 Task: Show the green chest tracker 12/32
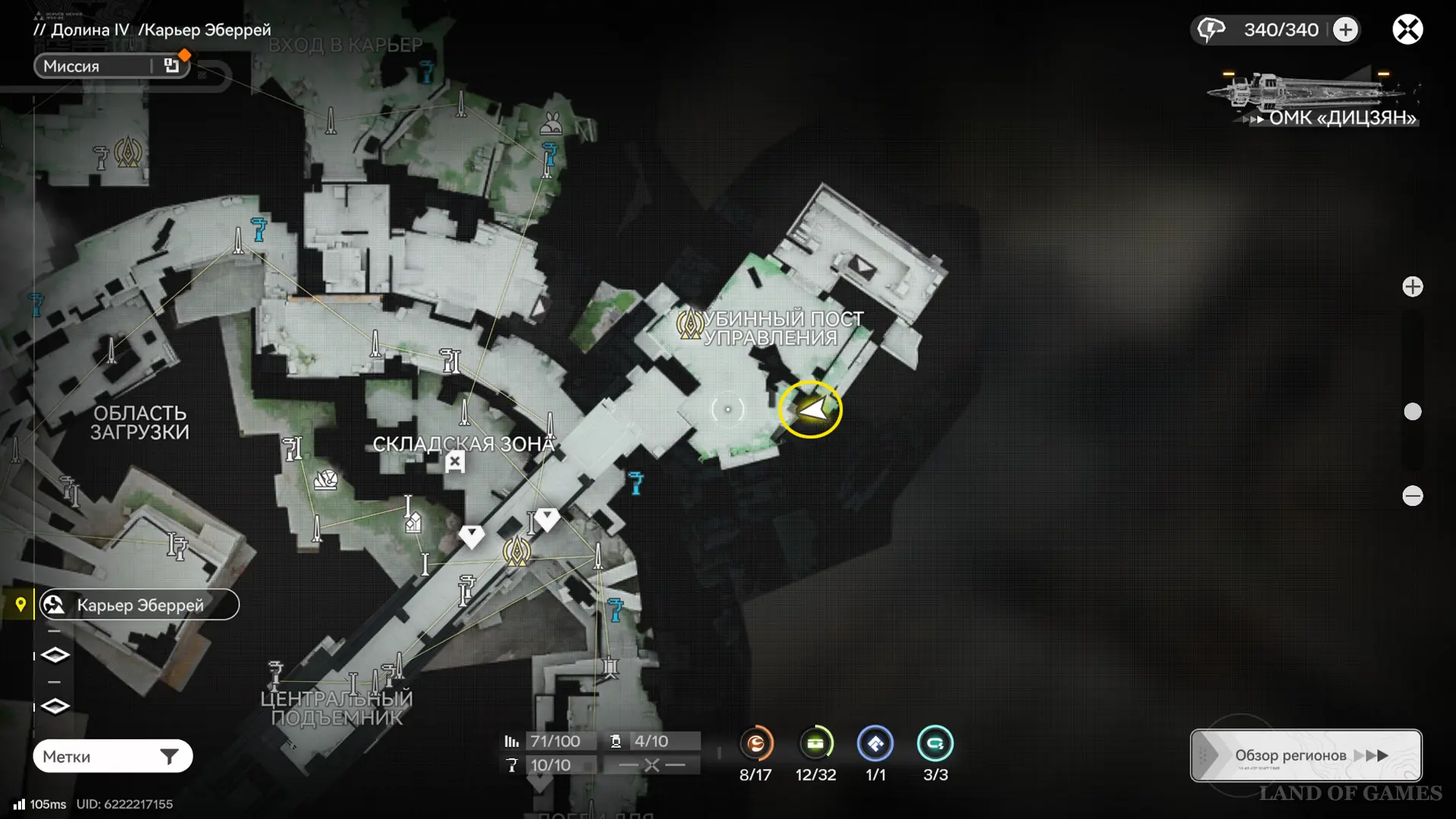pyautogui.click(x=815, y=744)
